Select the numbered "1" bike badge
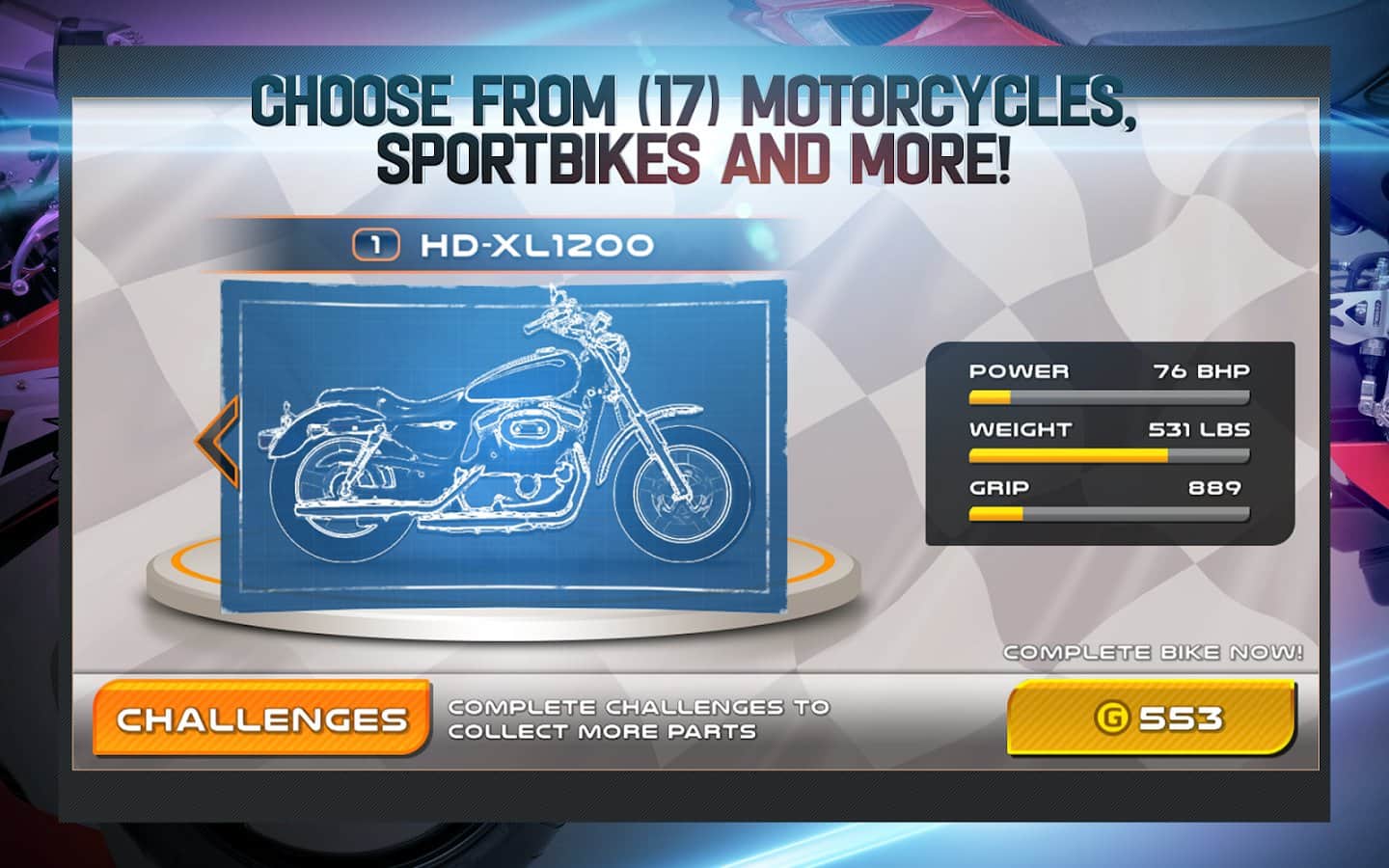The image size is (1389, 868). [376, 246]
